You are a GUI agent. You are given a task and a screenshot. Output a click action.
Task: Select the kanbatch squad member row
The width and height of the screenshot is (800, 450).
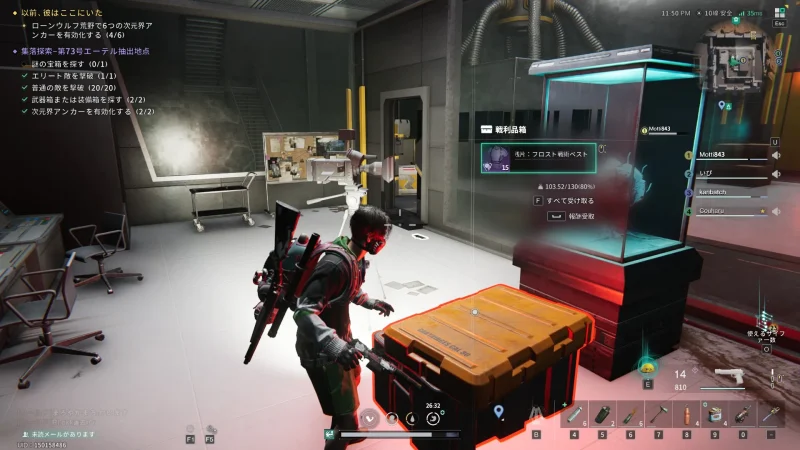coord(728,192)
